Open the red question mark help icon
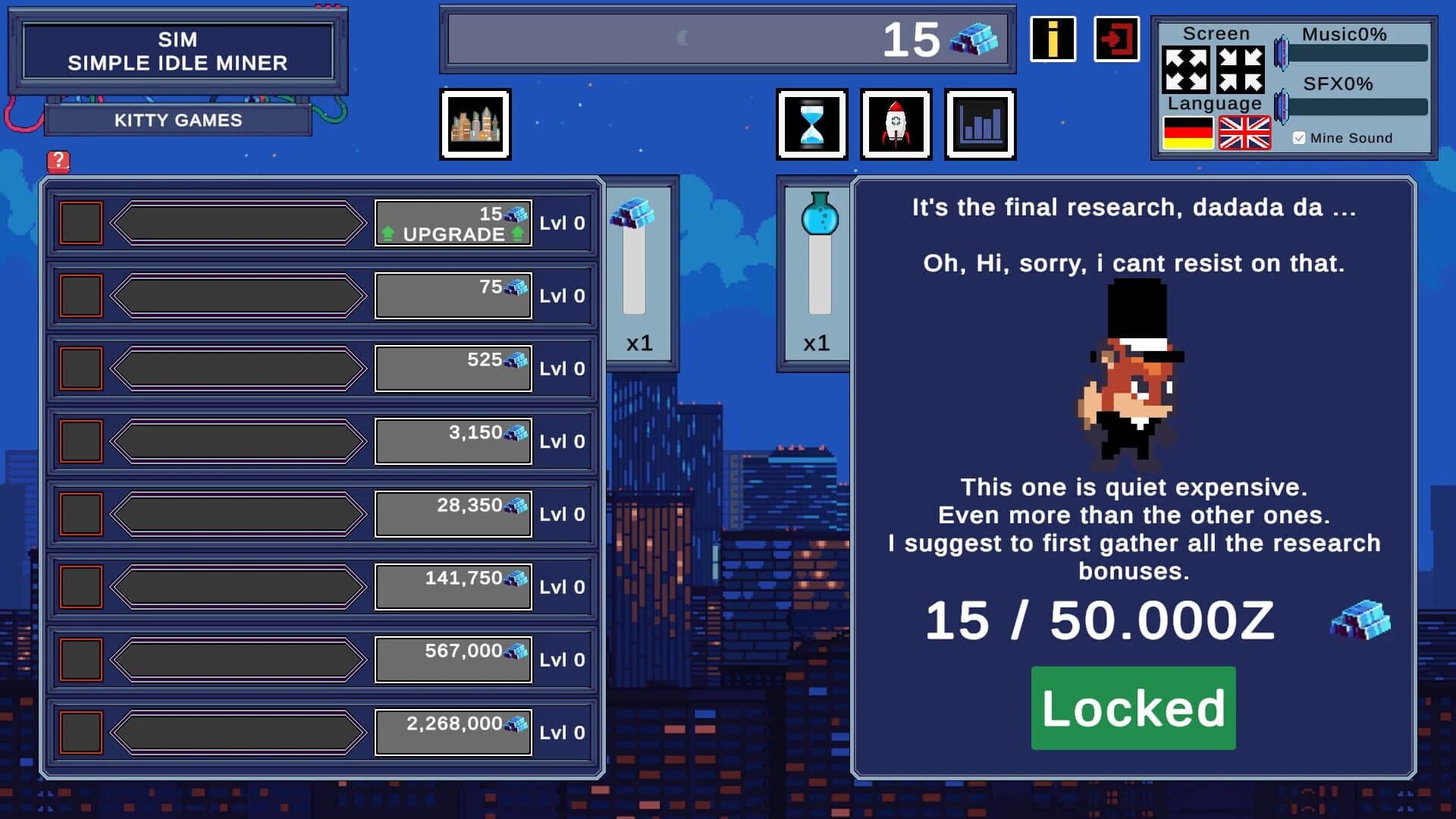Screen dimensions: 1456x819 point(59,160)
